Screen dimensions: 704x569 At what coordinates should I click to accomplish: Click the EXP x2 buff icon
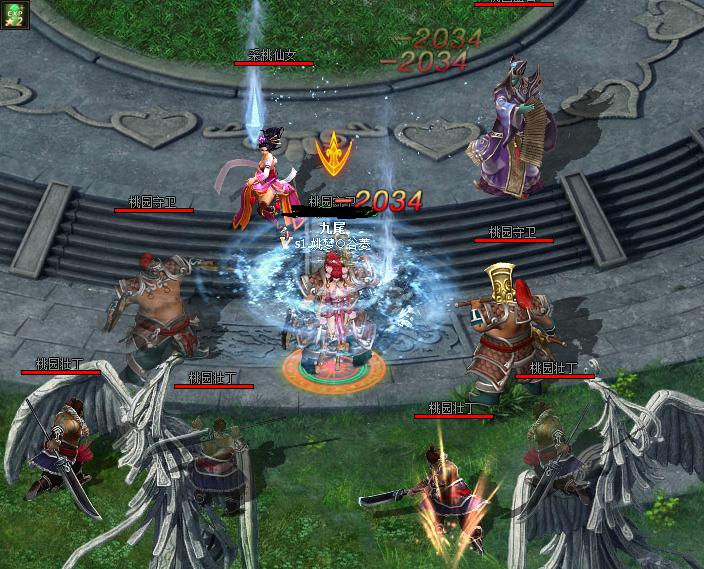pos(14,13)
